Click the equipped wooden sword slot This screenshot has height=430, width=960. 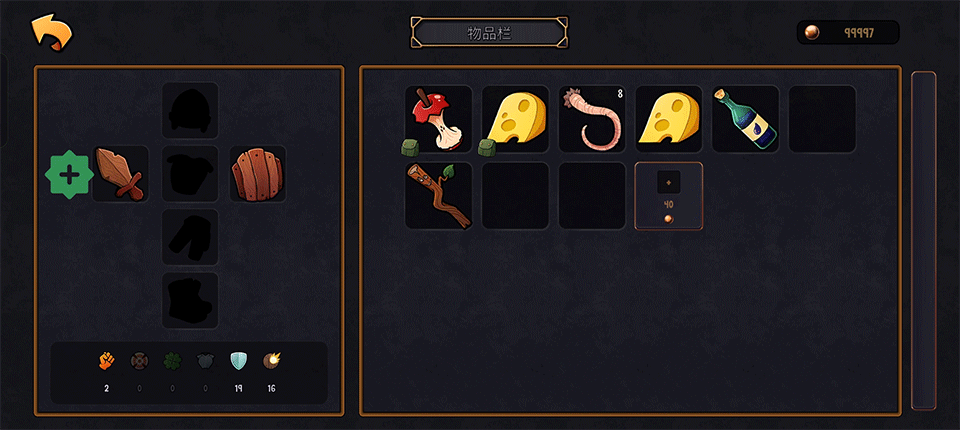click(121, 174)
